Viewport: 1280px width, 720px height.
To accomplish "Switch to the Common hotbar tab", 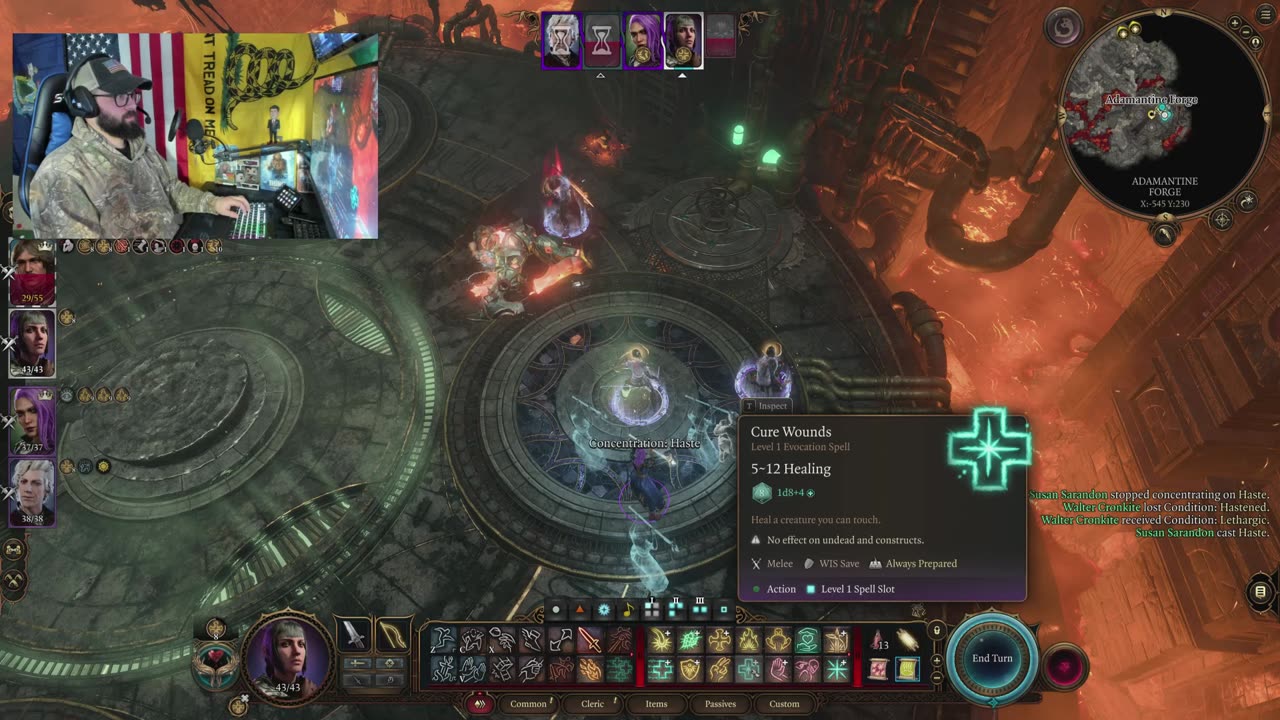I will pos(528,704).
